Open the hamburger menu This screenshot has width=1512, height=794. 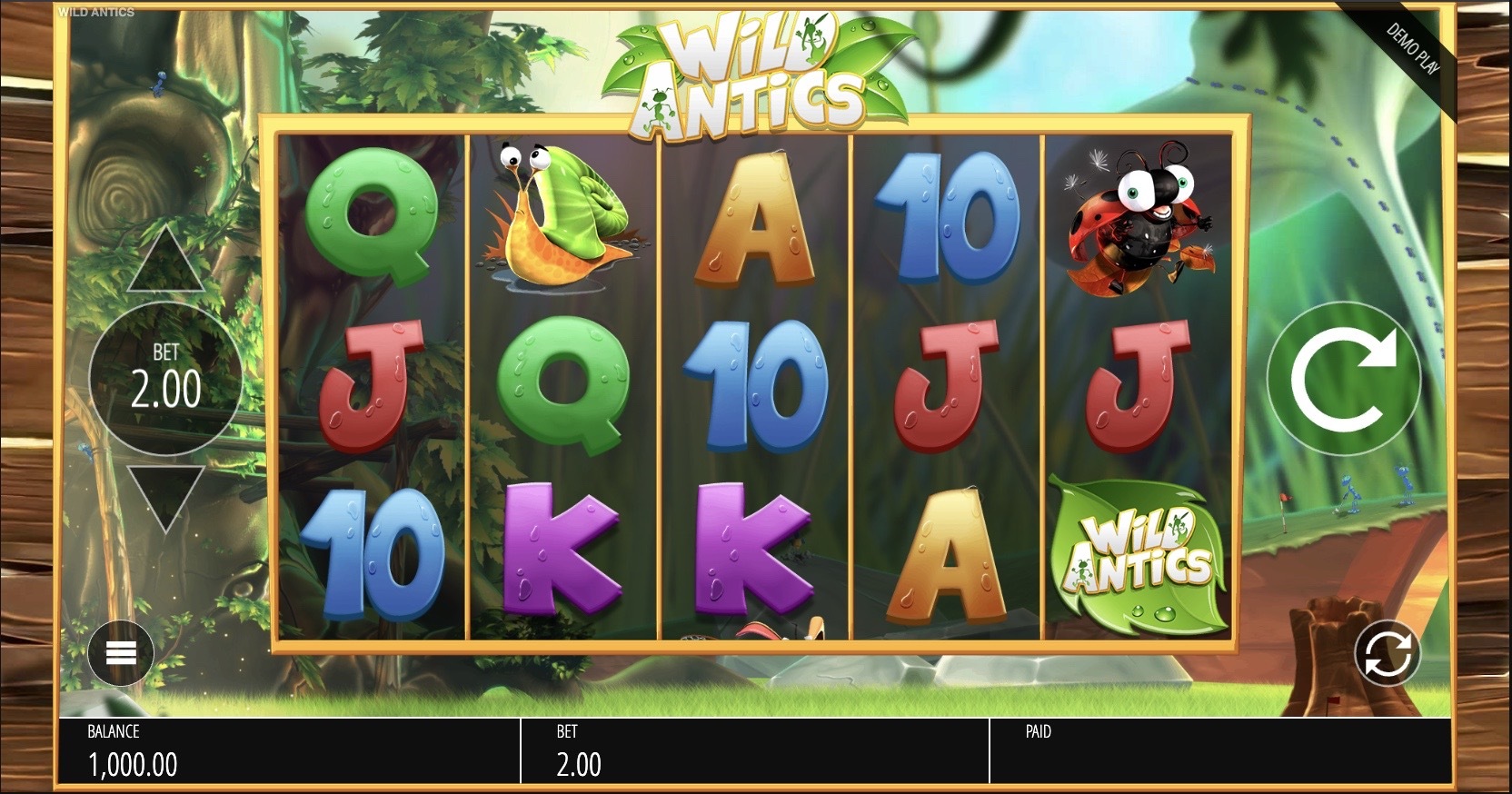[121, 653]
